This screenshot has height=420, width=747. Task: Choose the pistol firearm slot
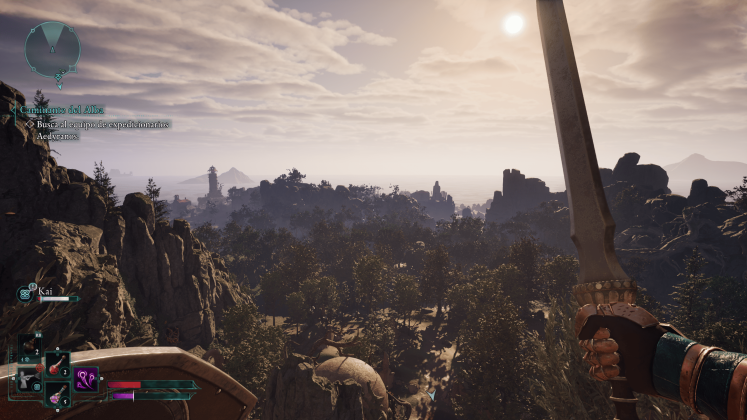(26, 380)
